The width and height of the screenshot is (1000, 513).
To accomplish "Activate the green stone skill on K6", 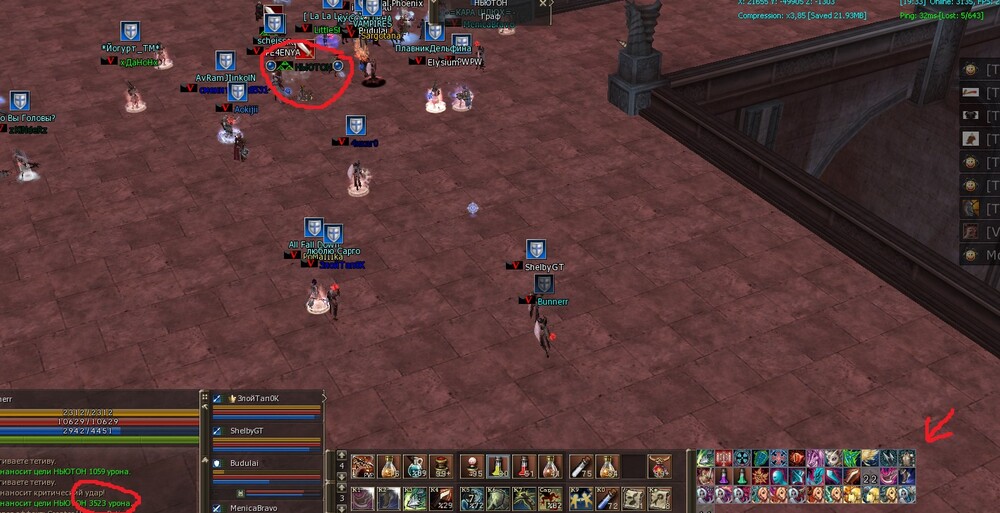I will pos(497,498).
